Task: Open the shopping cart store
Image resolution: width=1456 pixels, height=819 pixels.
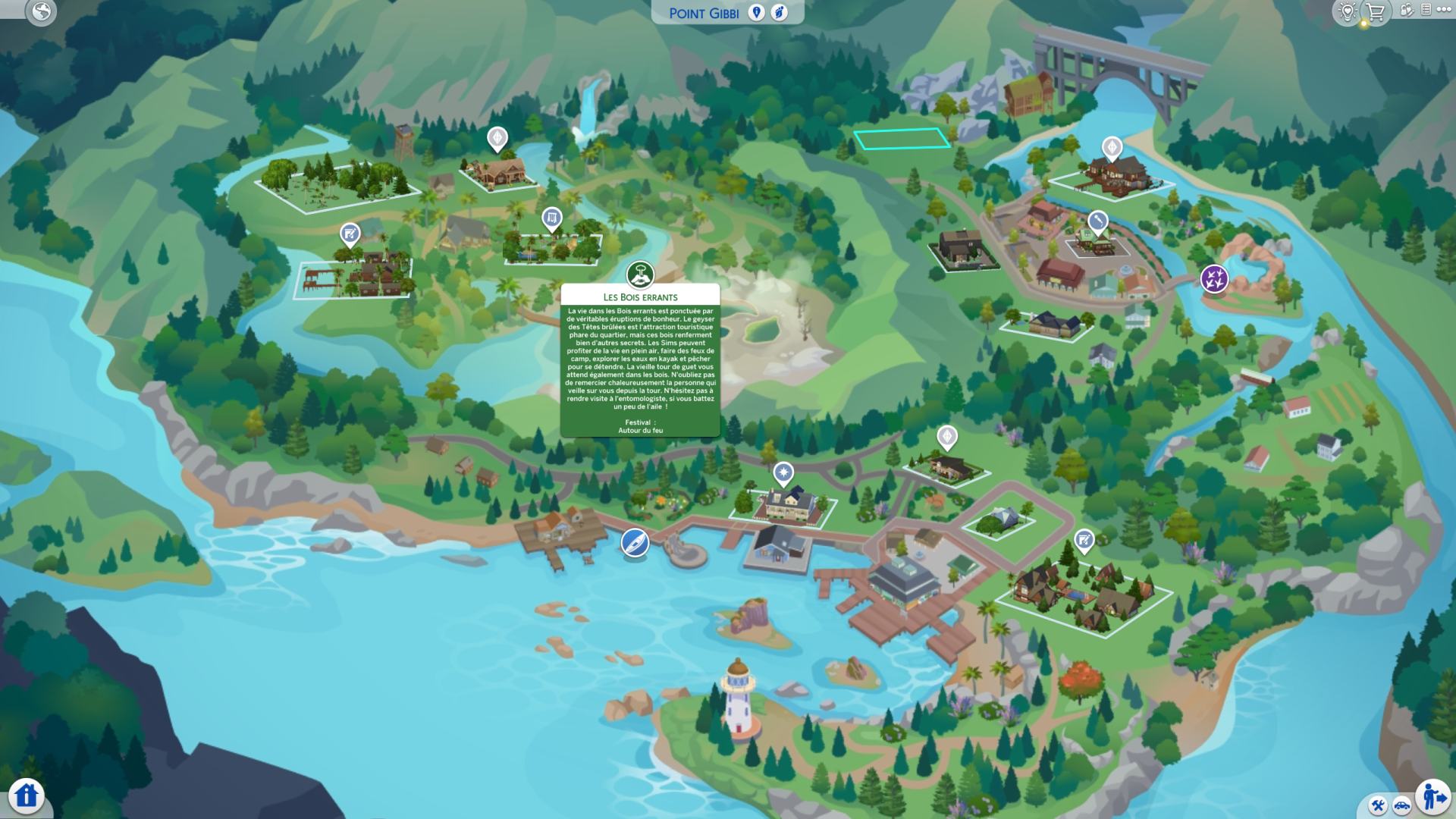Action: click(x=1376, y=11)
